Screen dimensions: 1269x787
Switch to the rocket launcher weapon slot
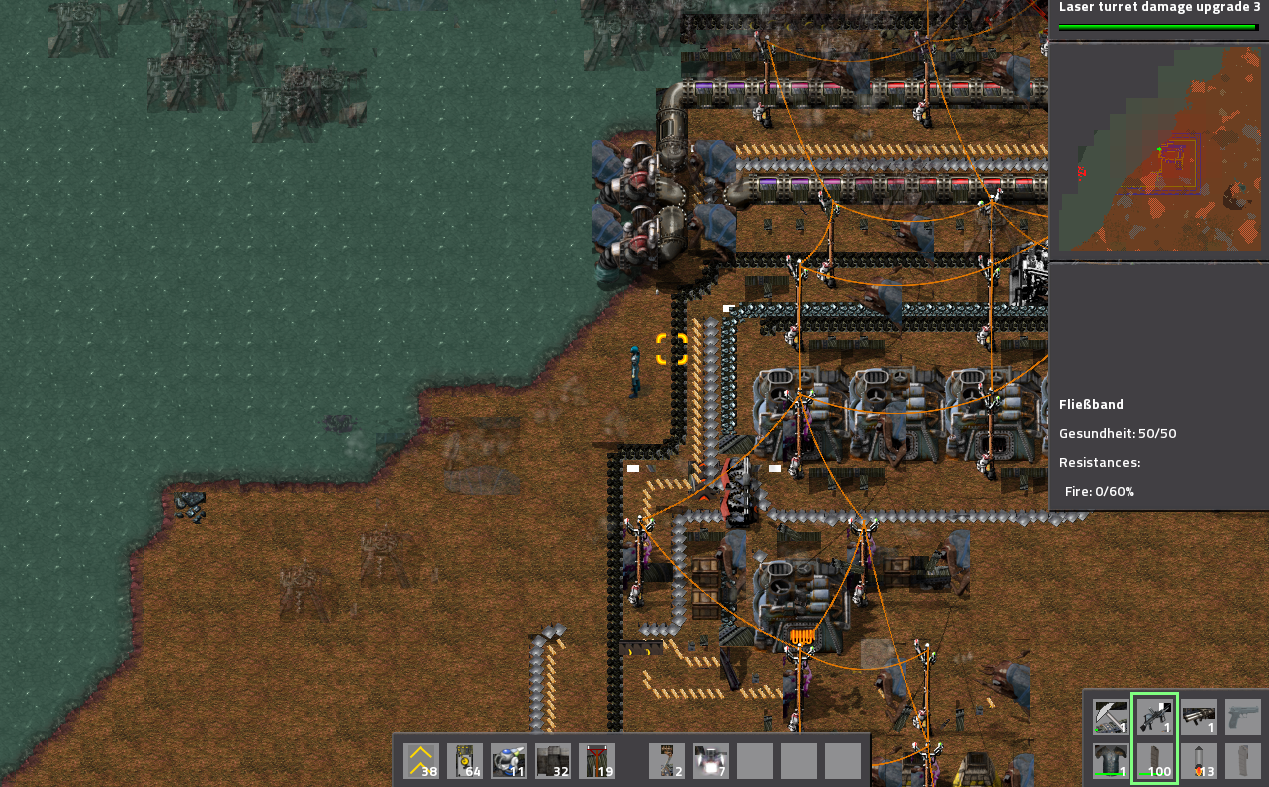point(1199,716)
